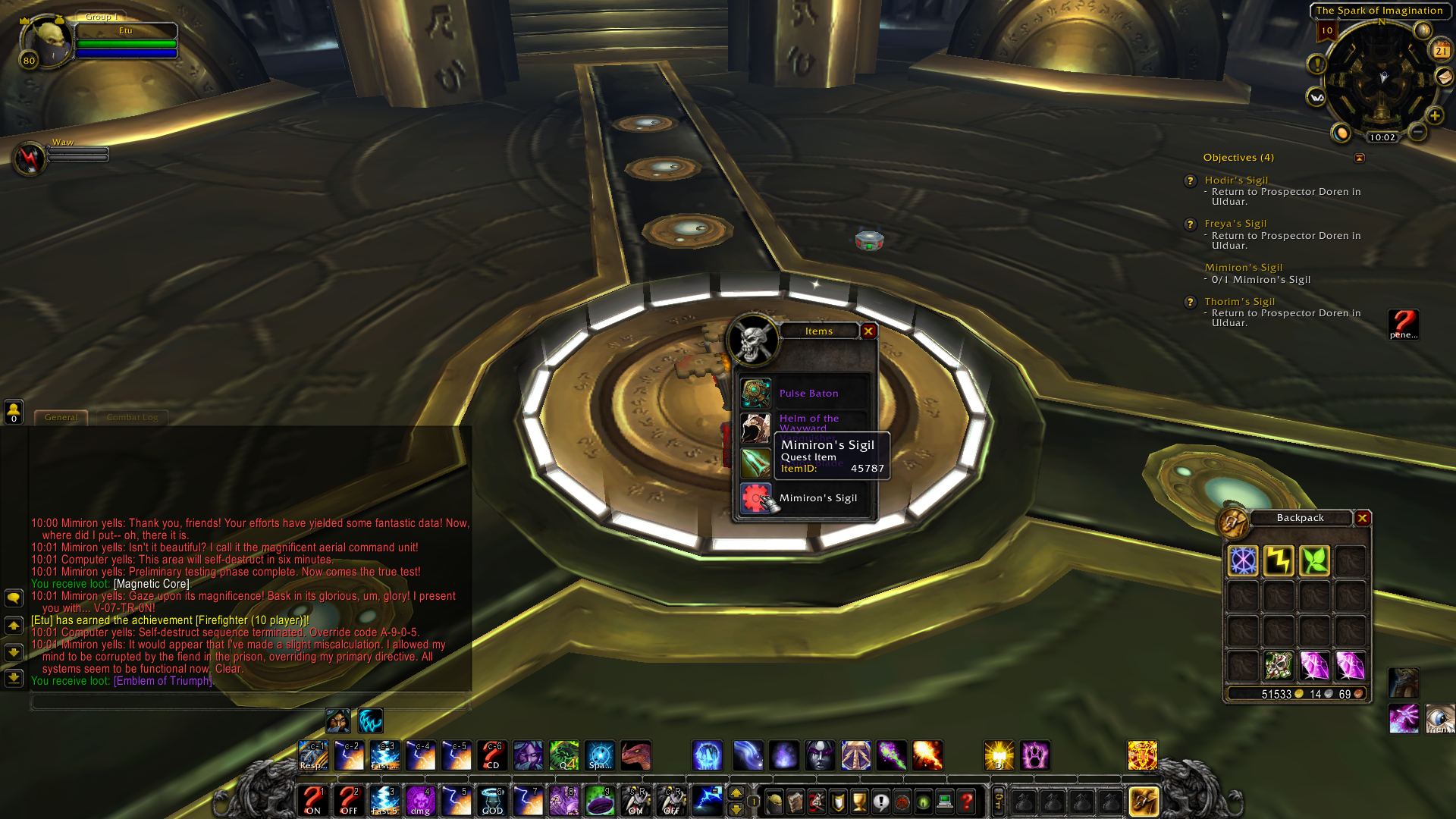1456x819 pixels.
Task: Open the achievements trophy icon
Action: point(859,802)
